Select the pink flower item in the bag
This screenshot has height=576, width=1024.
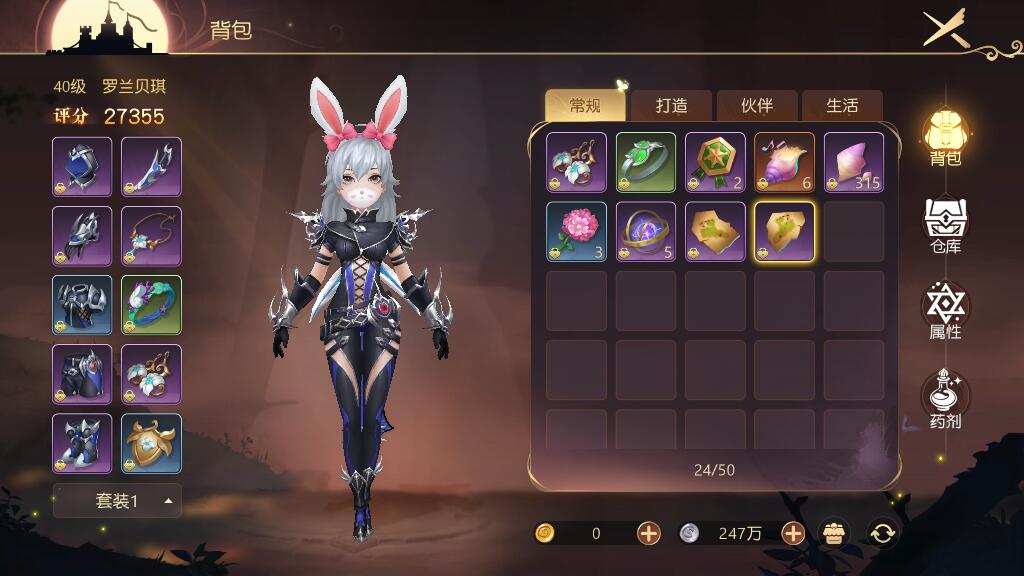click(576, 232)
